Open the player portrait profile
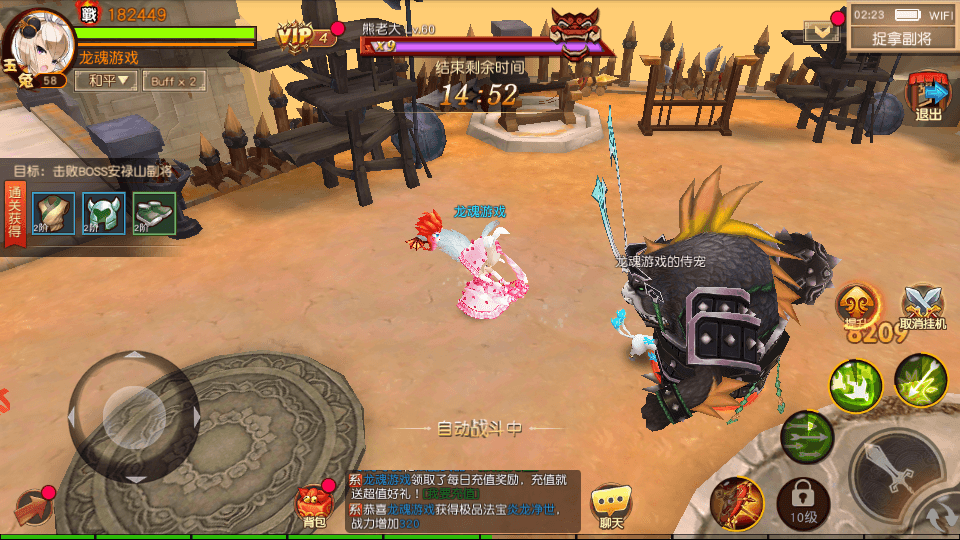960x540 pixels. (x=32, y=42)
